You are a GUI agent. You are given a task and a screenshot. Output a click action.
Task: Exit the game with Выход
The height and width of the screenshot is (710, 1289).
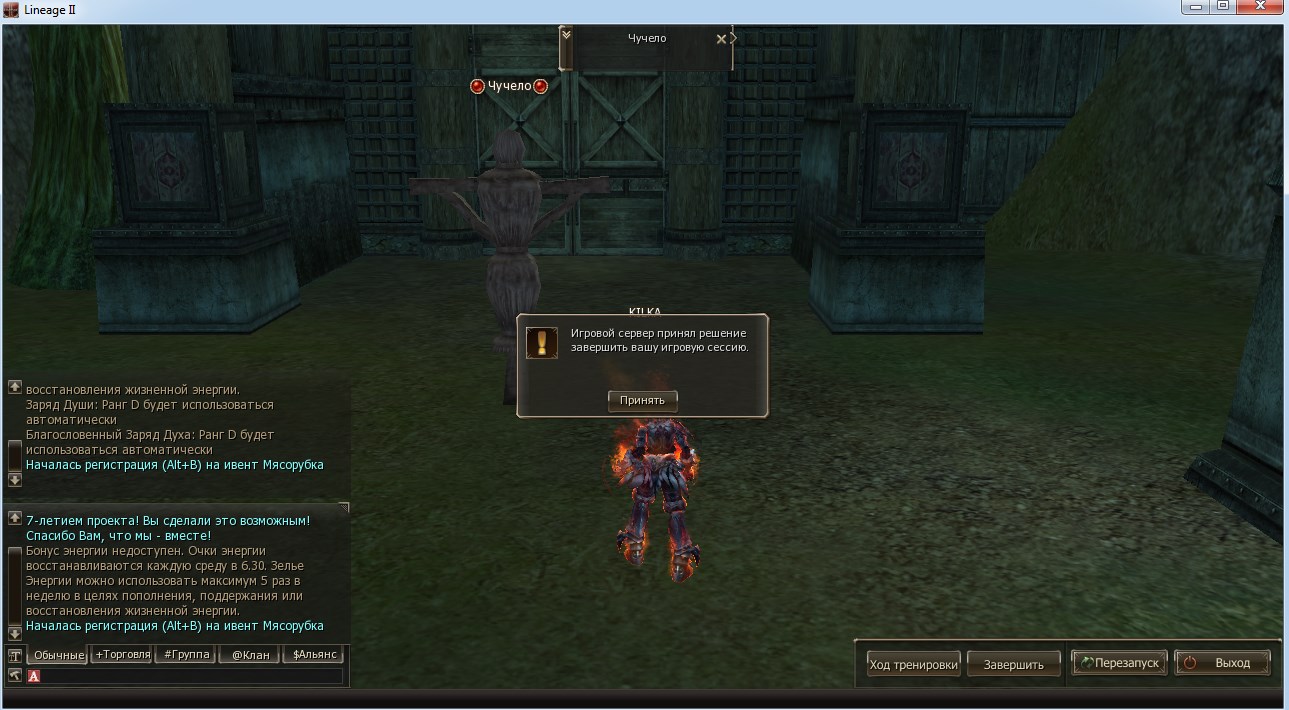click(x=1224, y=663)
